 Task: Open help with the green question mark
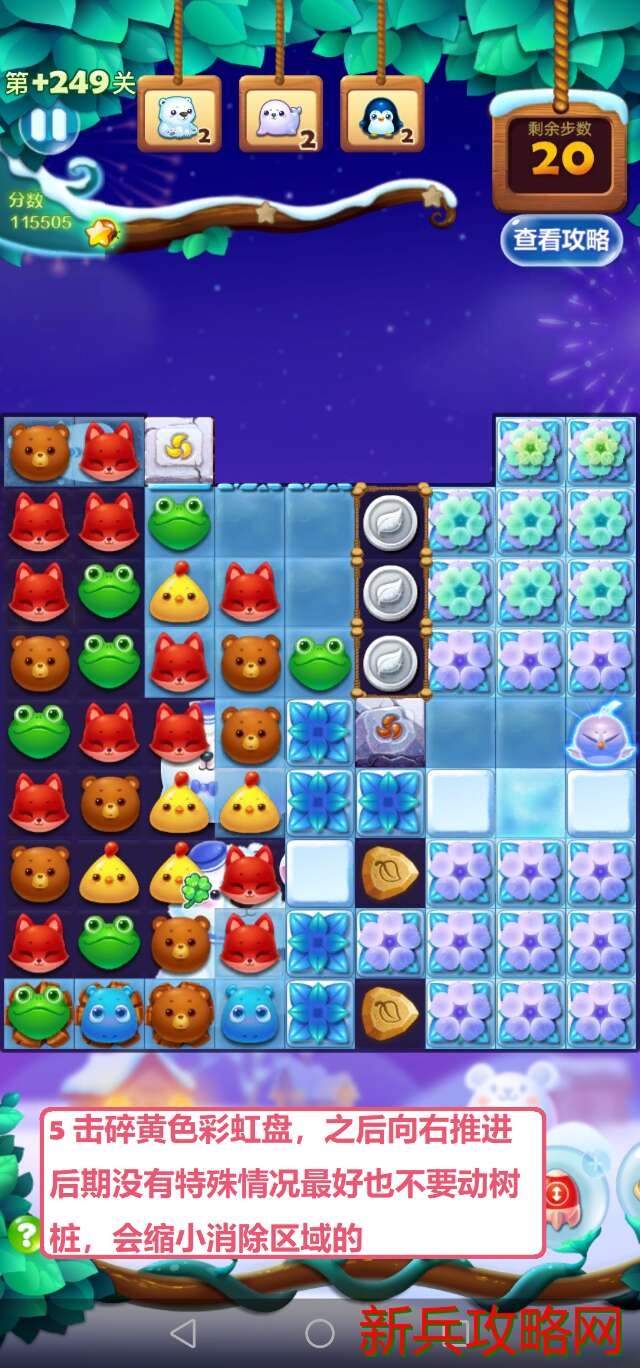24,1234
